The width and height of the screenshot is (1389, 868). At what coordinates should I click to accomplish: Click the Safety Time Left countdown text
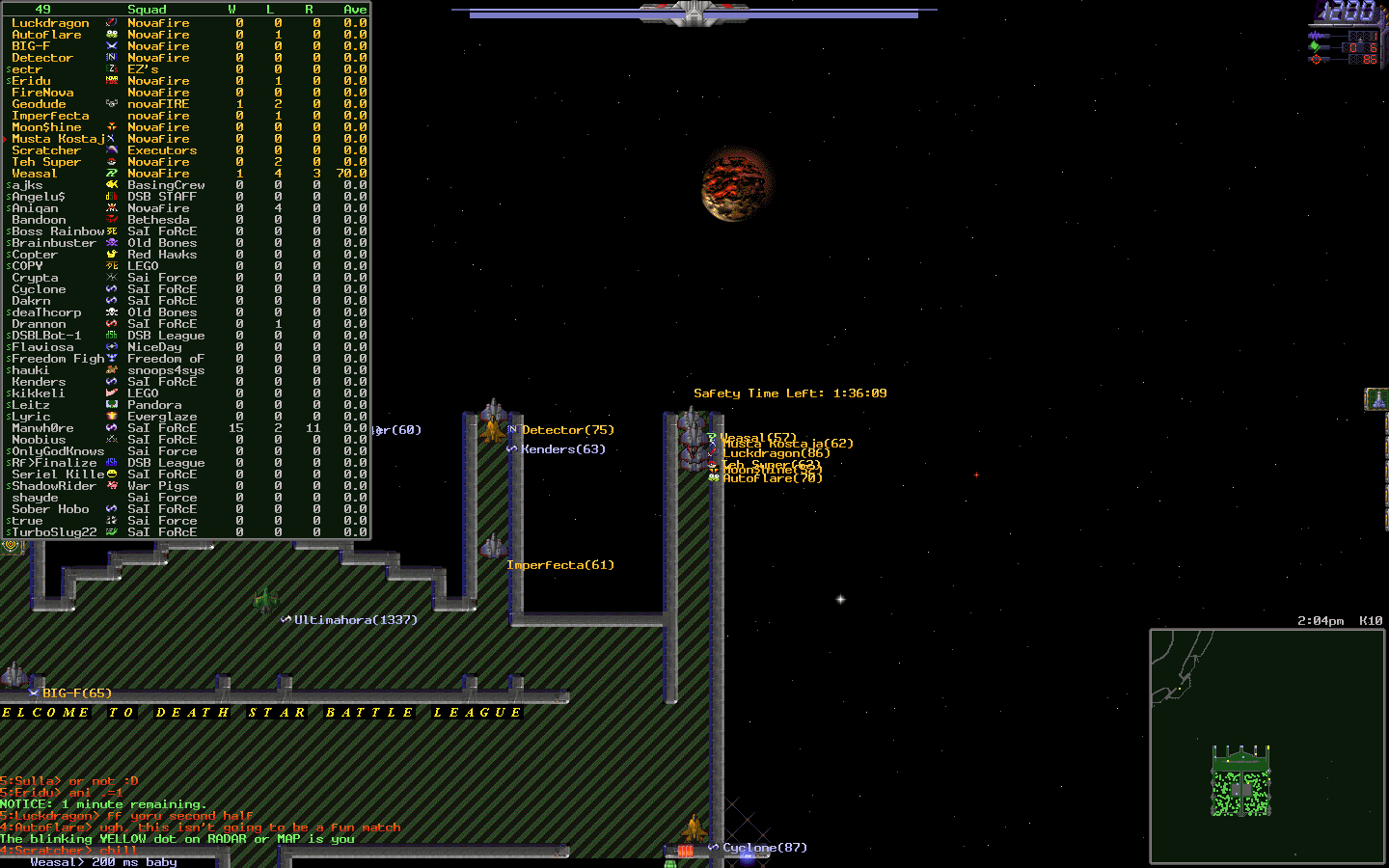789,393
